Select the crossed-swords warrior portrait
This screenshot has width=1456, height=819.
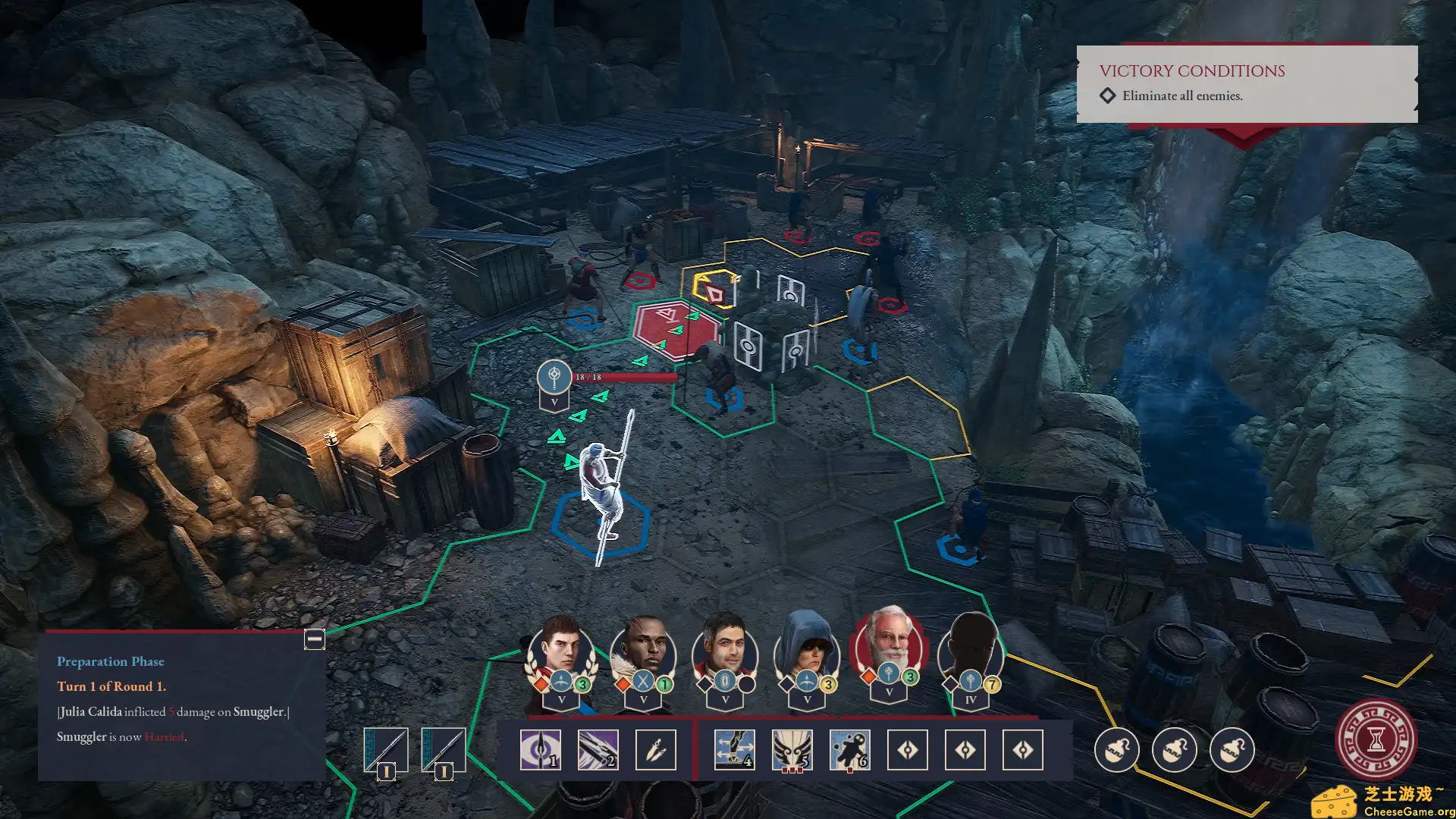[643, 652]
